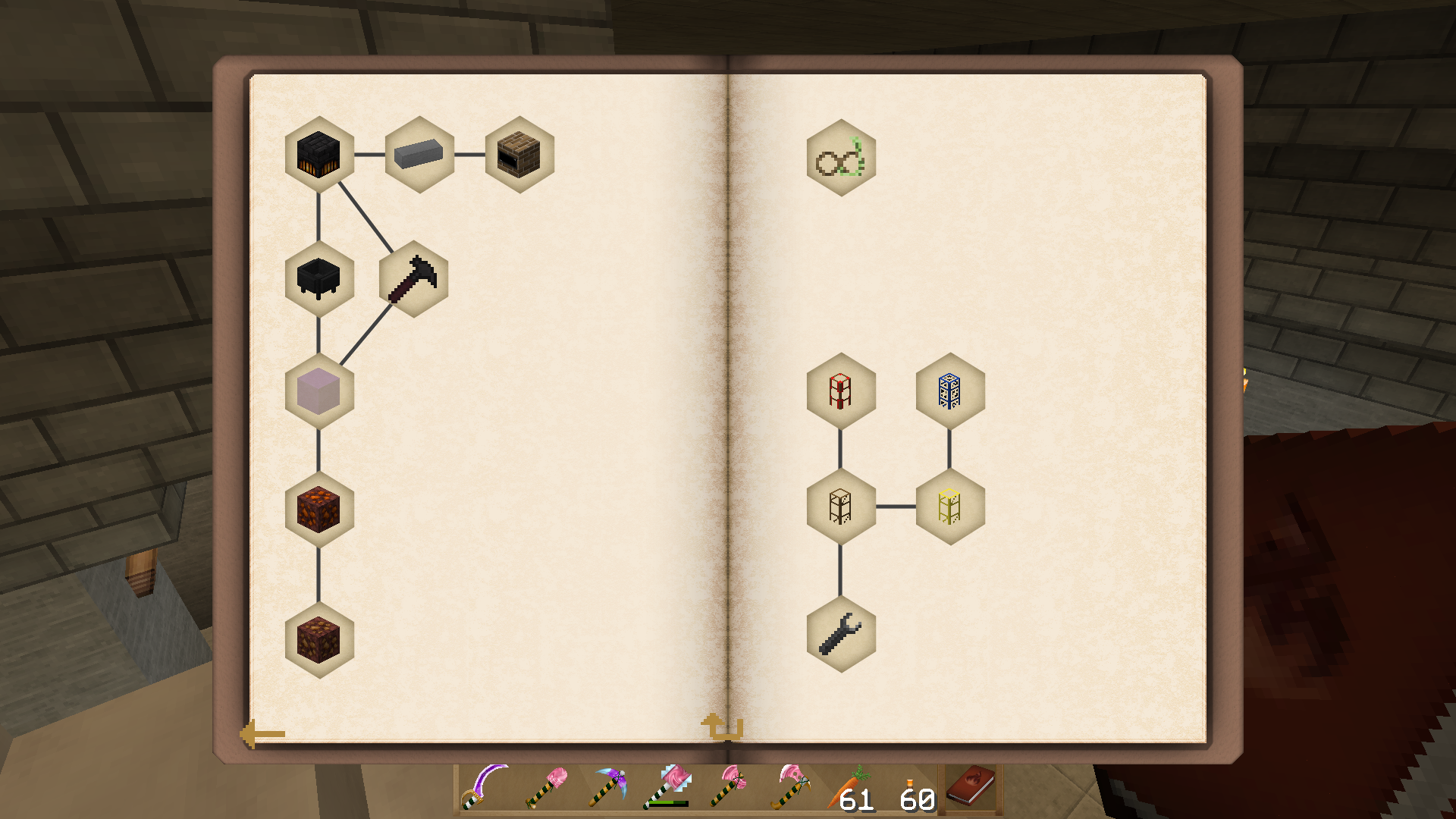
Task: Select the yellow lantern-shaped block entry
Action: pos(950,507)
